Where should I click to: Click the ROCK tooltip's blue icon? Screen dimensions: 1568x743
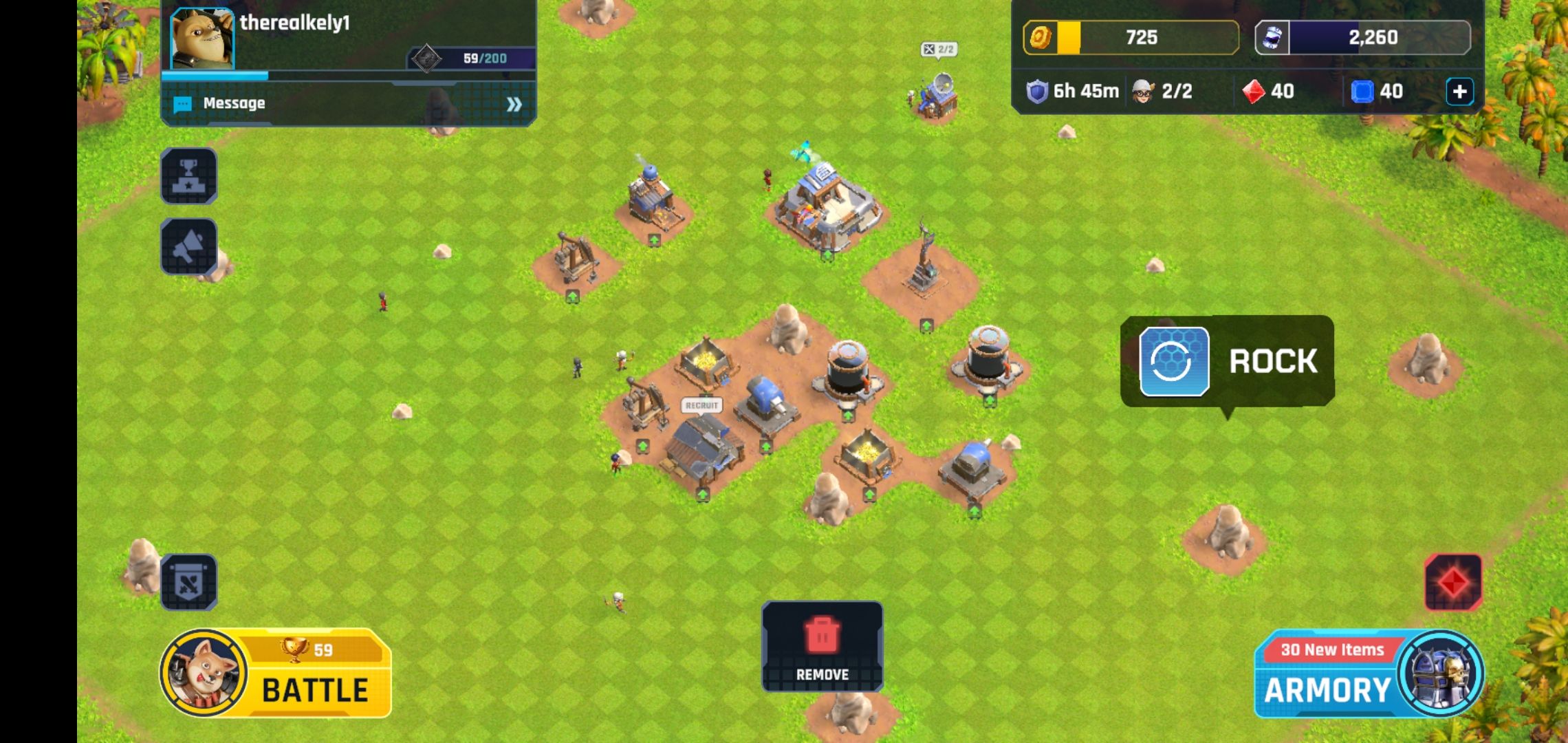[x=1174, y=361]
